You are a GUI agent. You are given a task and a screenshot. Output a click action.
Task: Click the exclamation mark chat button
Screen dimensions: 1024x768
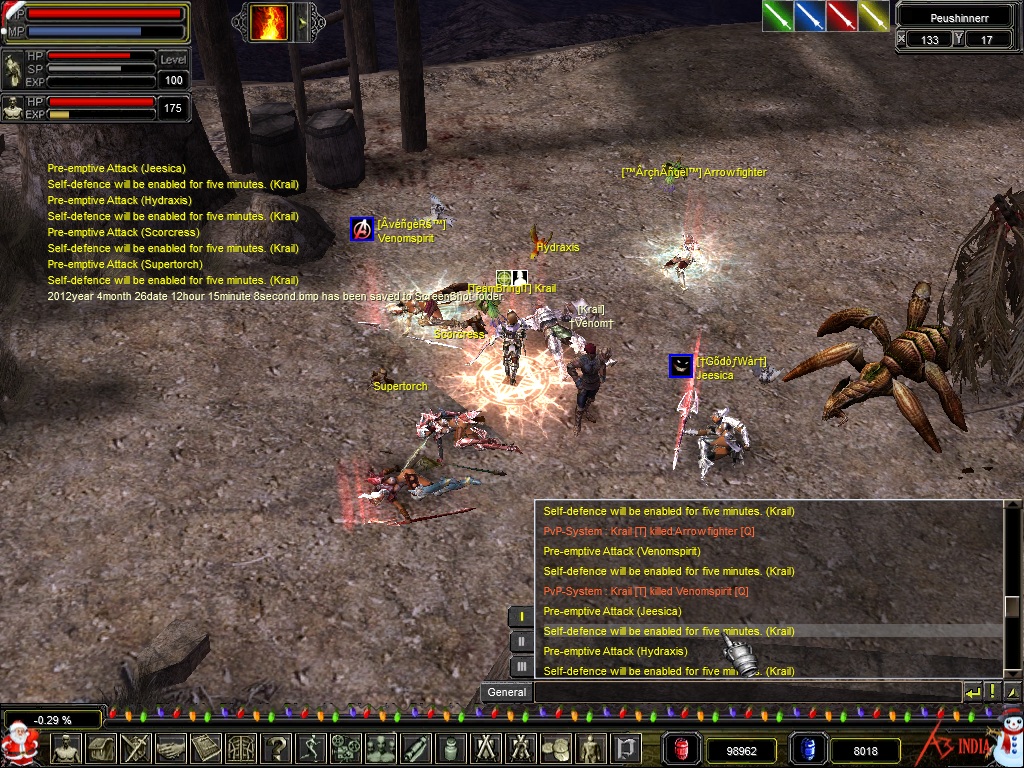coord(993,692)
